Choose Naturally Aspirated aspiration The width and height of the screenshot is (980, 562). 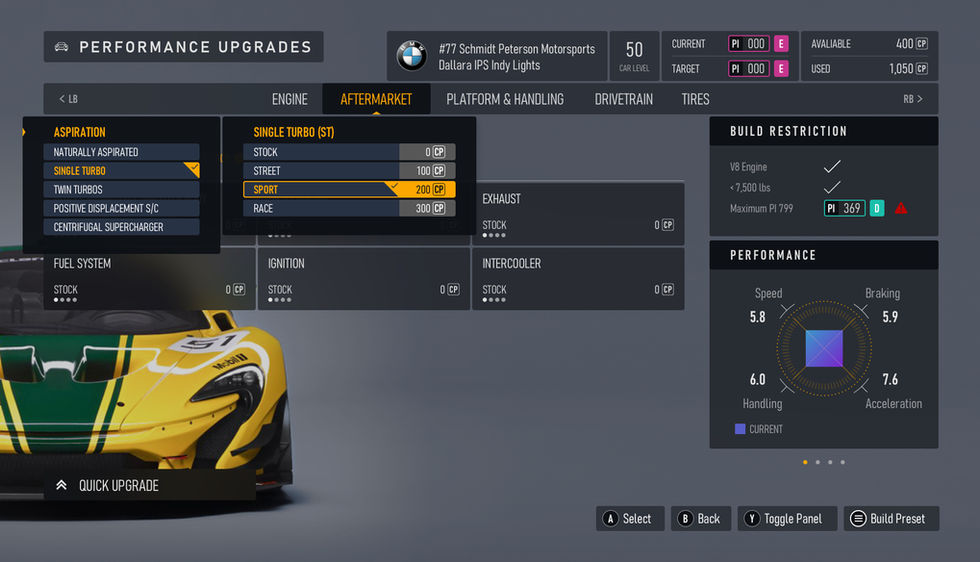pyautogui.click(x=121, y=152)
